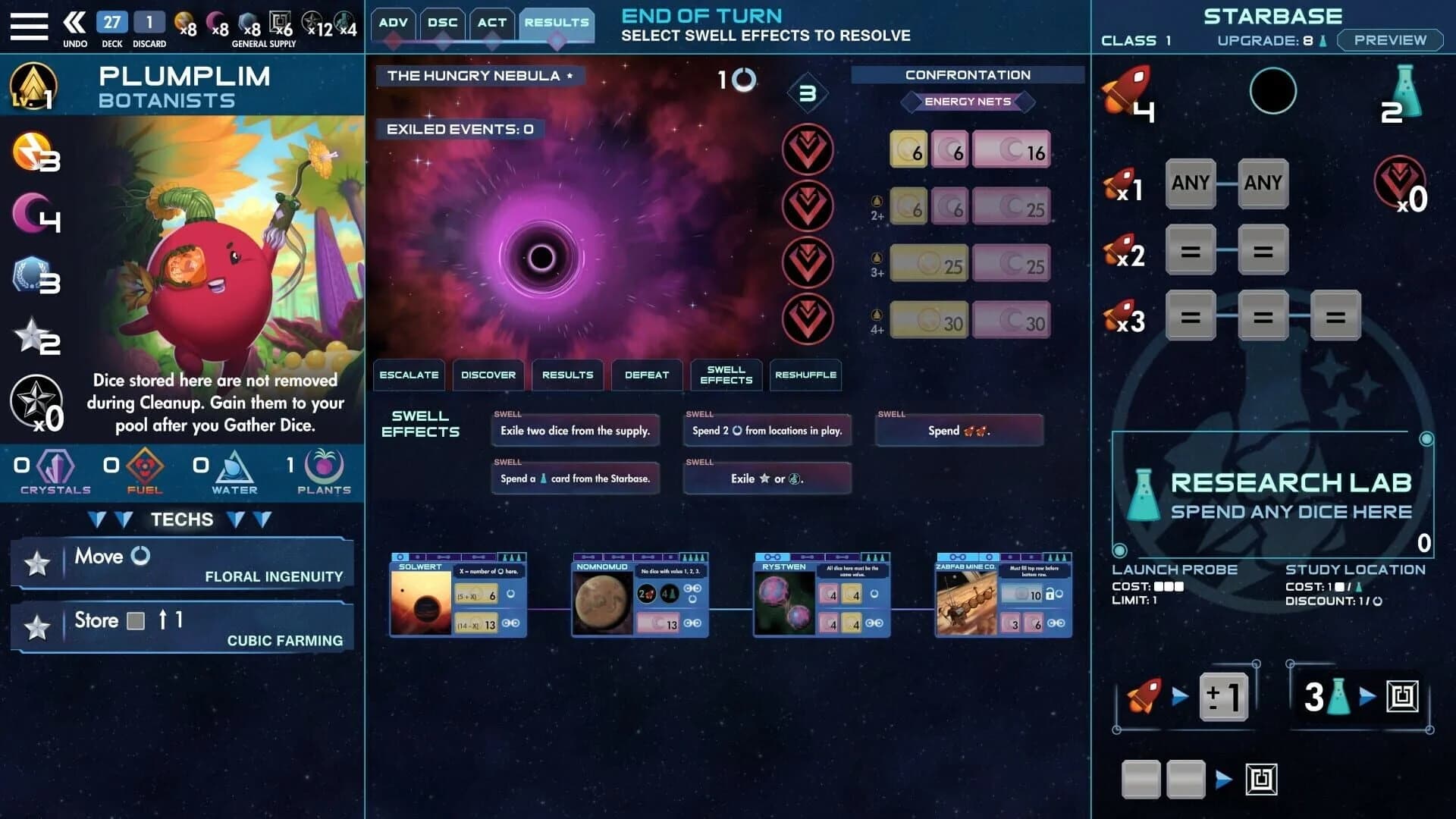The image size is (1456, 819).
Task: Open the DSC tab
Action: click(x=442, y=23)
